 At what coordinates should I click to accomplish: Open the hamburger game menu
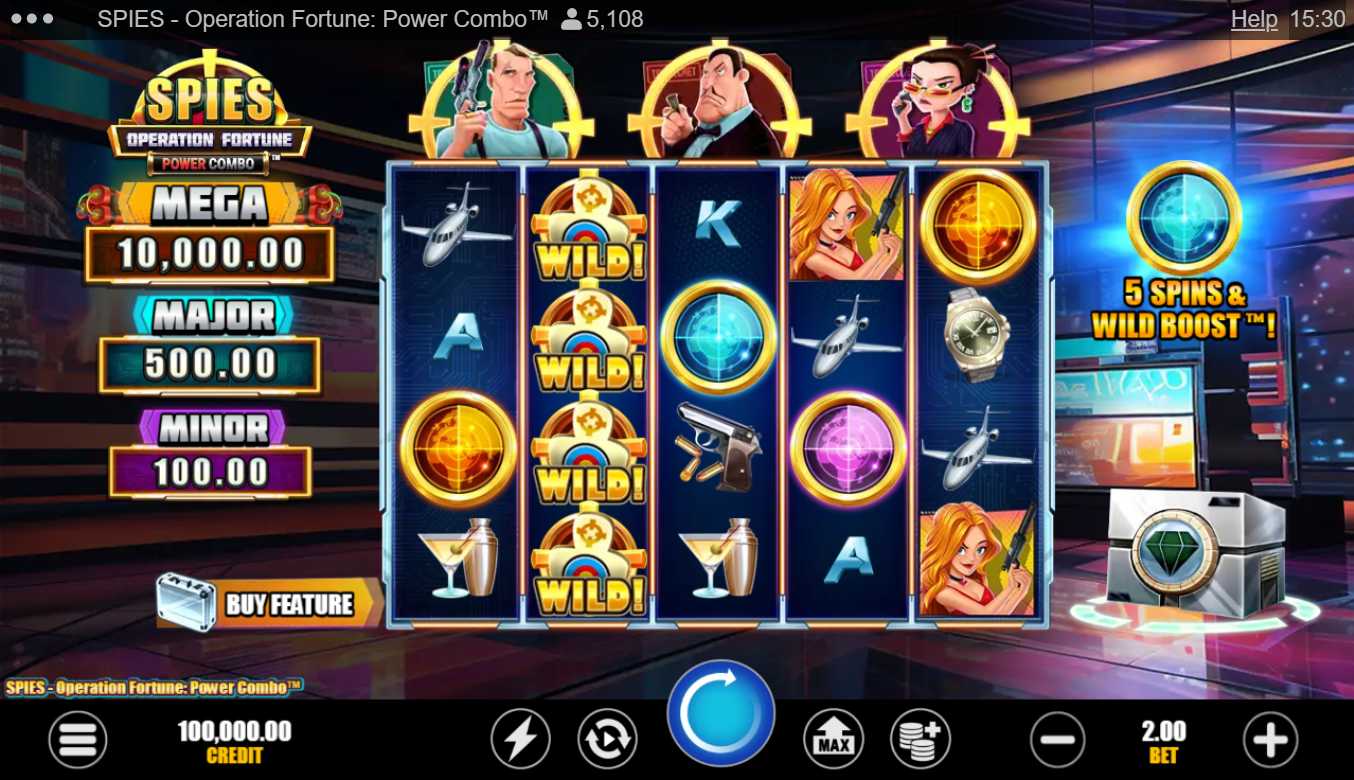[x=77, y=741]
